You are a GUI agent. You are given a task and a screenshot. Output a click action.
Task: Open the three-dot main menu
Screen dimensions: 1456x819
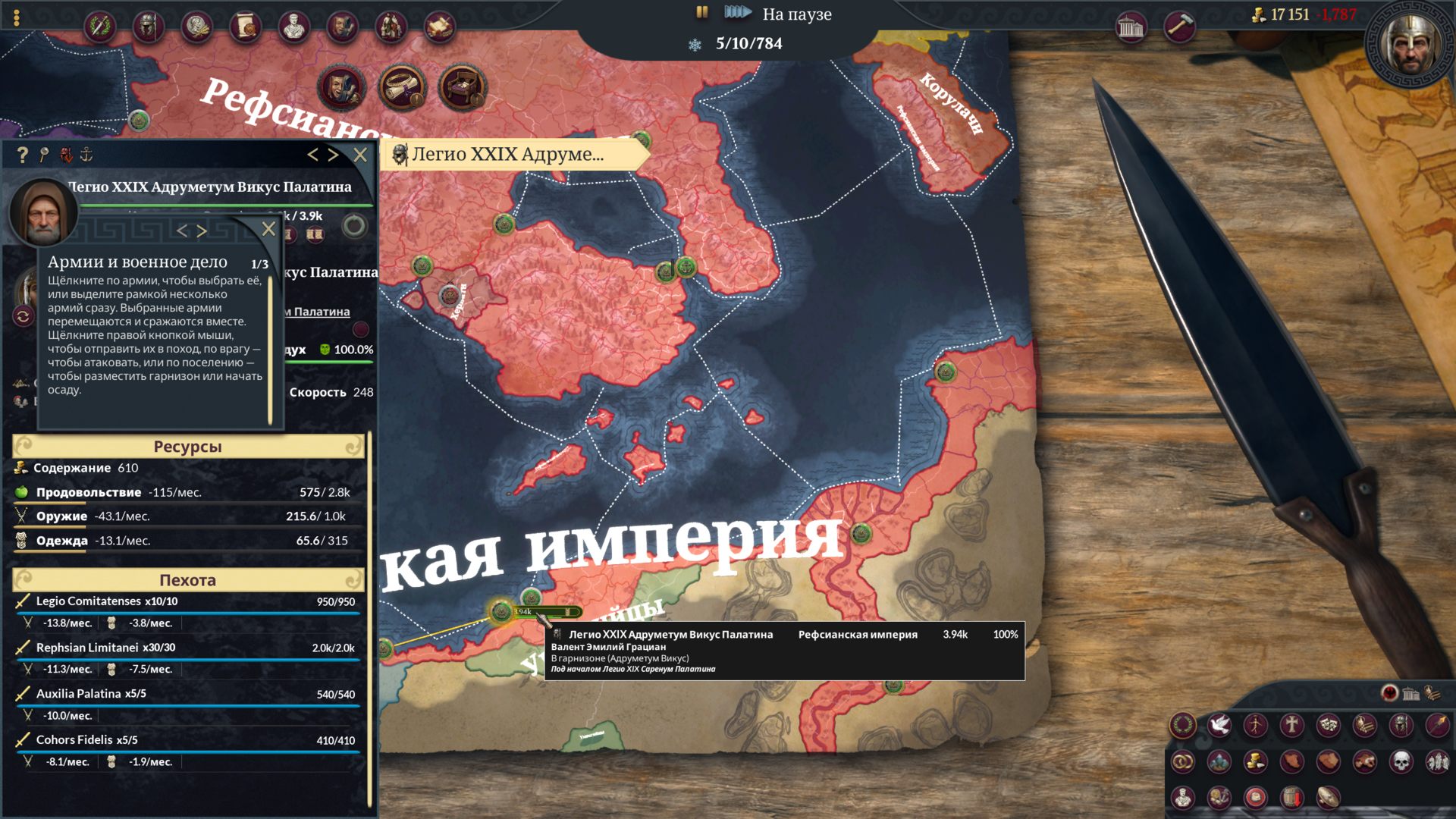[x=17, y=18]
